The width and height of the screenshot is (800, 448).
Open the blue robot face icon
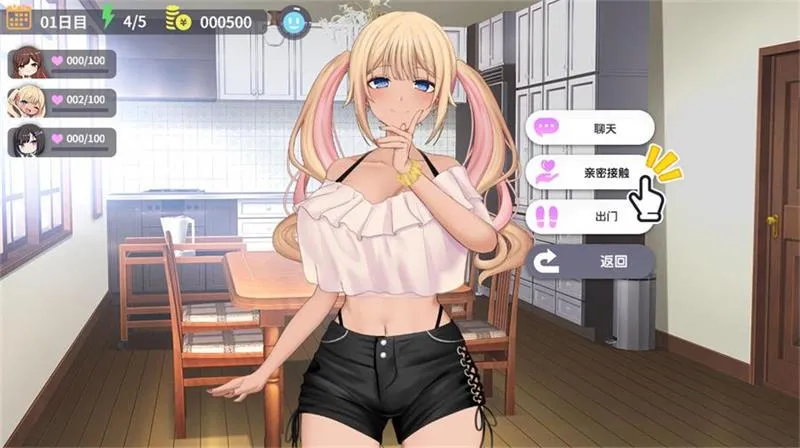pyautogui.click(x=293, y=19)
